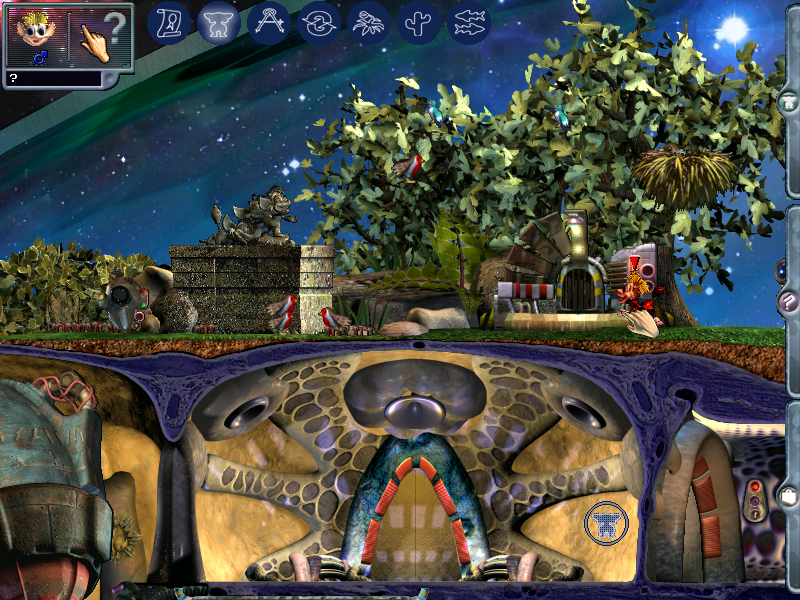
Task: Open the top right side panel tab
Action: pyautogui.click(x=789, y=101)
